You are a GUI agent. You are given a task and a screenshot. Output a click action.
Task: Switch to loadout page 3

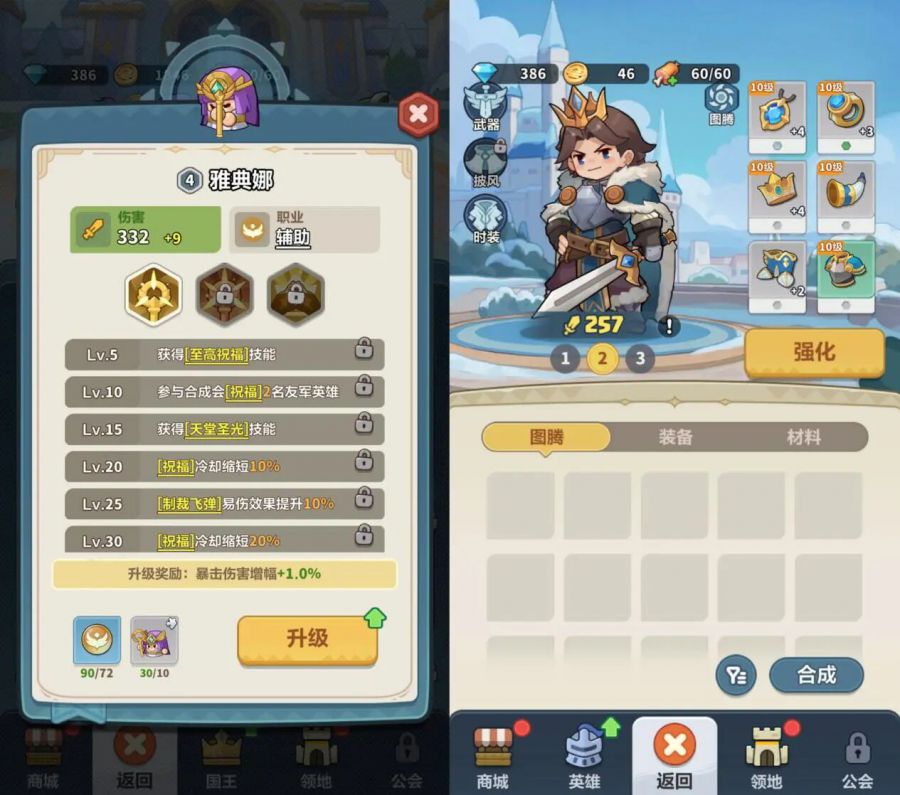point(639,358)
